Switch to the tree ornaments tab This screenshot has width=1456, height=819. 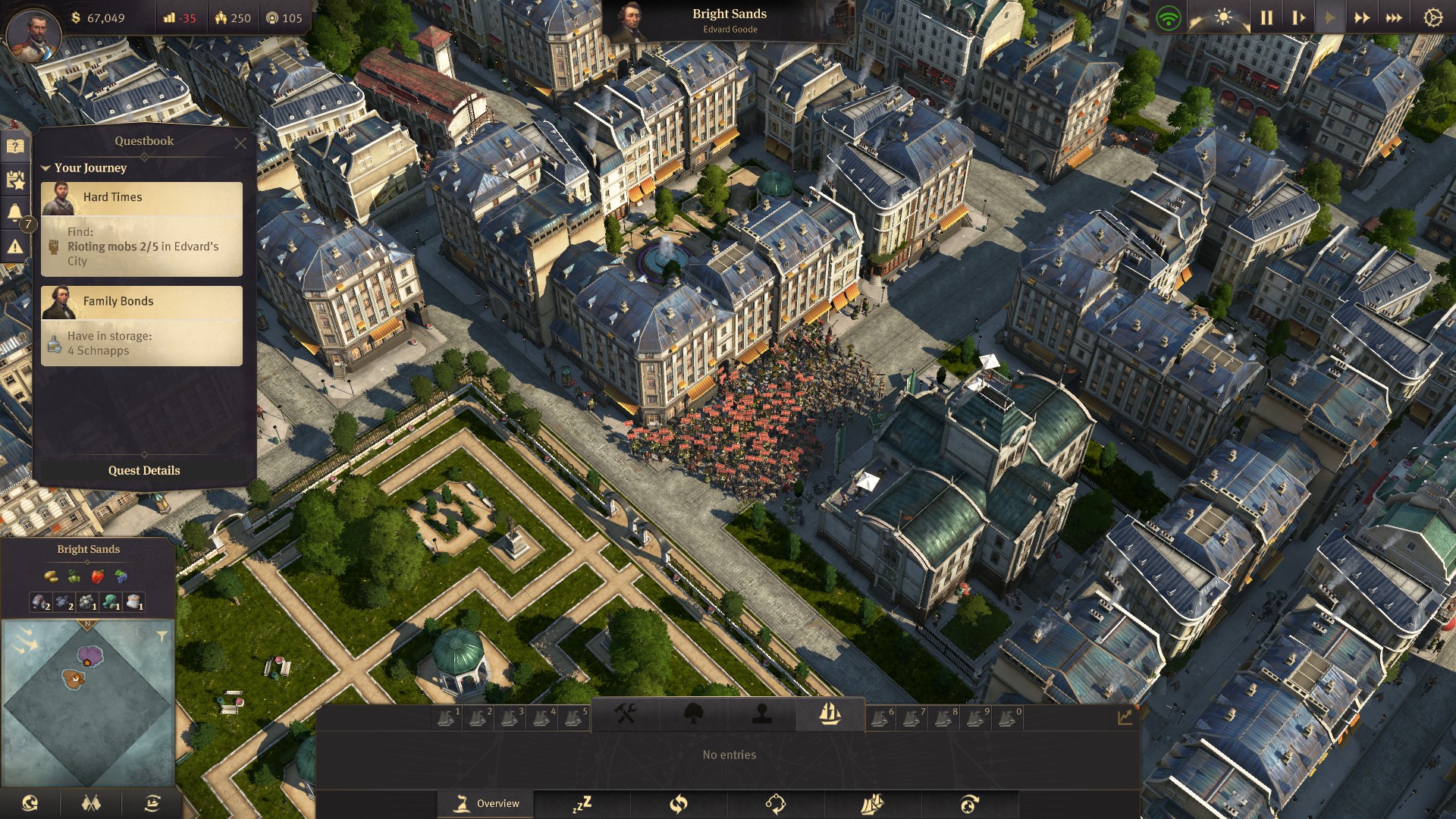[x=693, y=714]
